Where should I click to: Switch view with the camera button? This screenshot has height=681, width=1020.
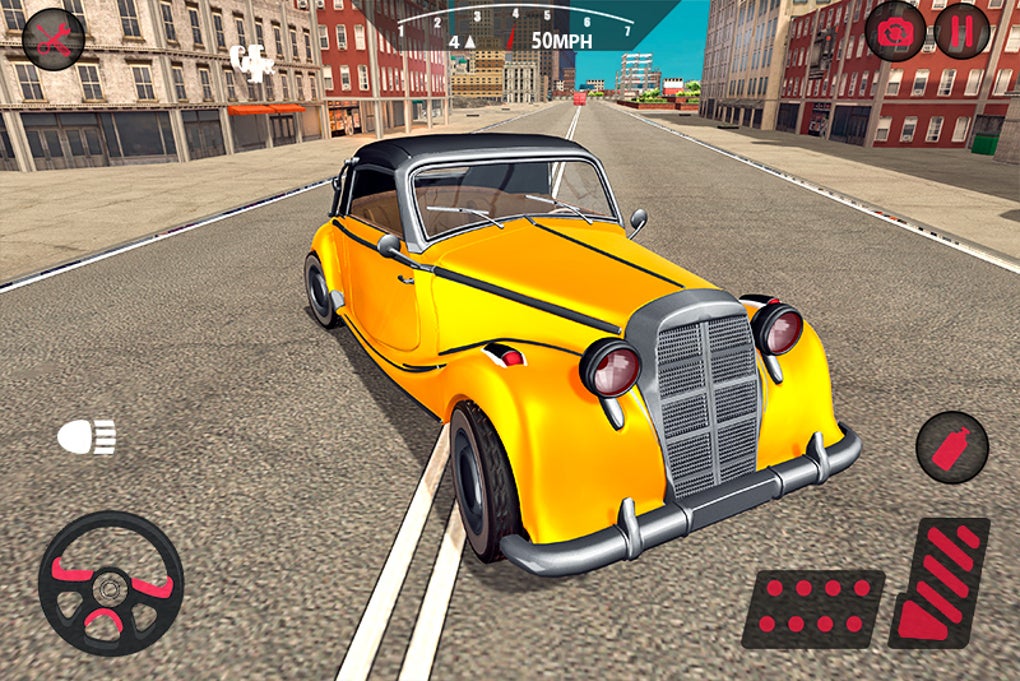[x=895, y=31]
